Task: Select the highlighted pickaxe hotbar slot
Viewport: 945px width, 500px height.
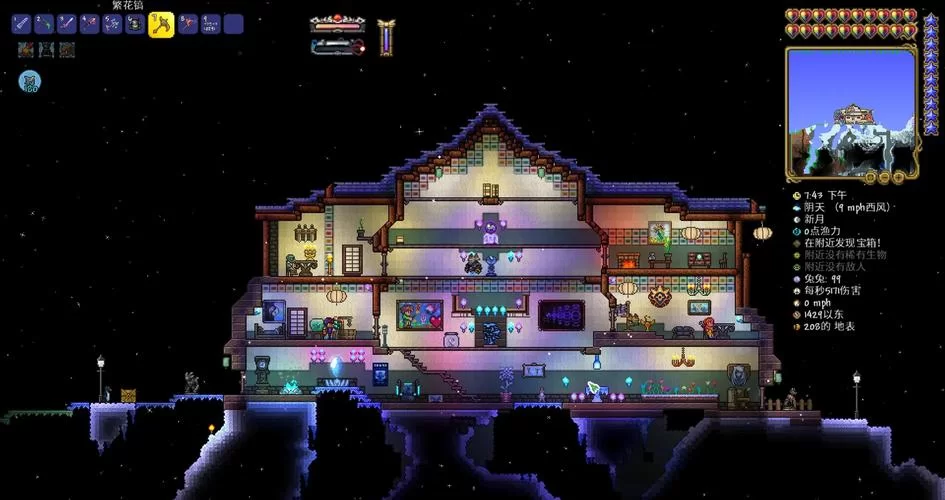Action: point(161,25)
